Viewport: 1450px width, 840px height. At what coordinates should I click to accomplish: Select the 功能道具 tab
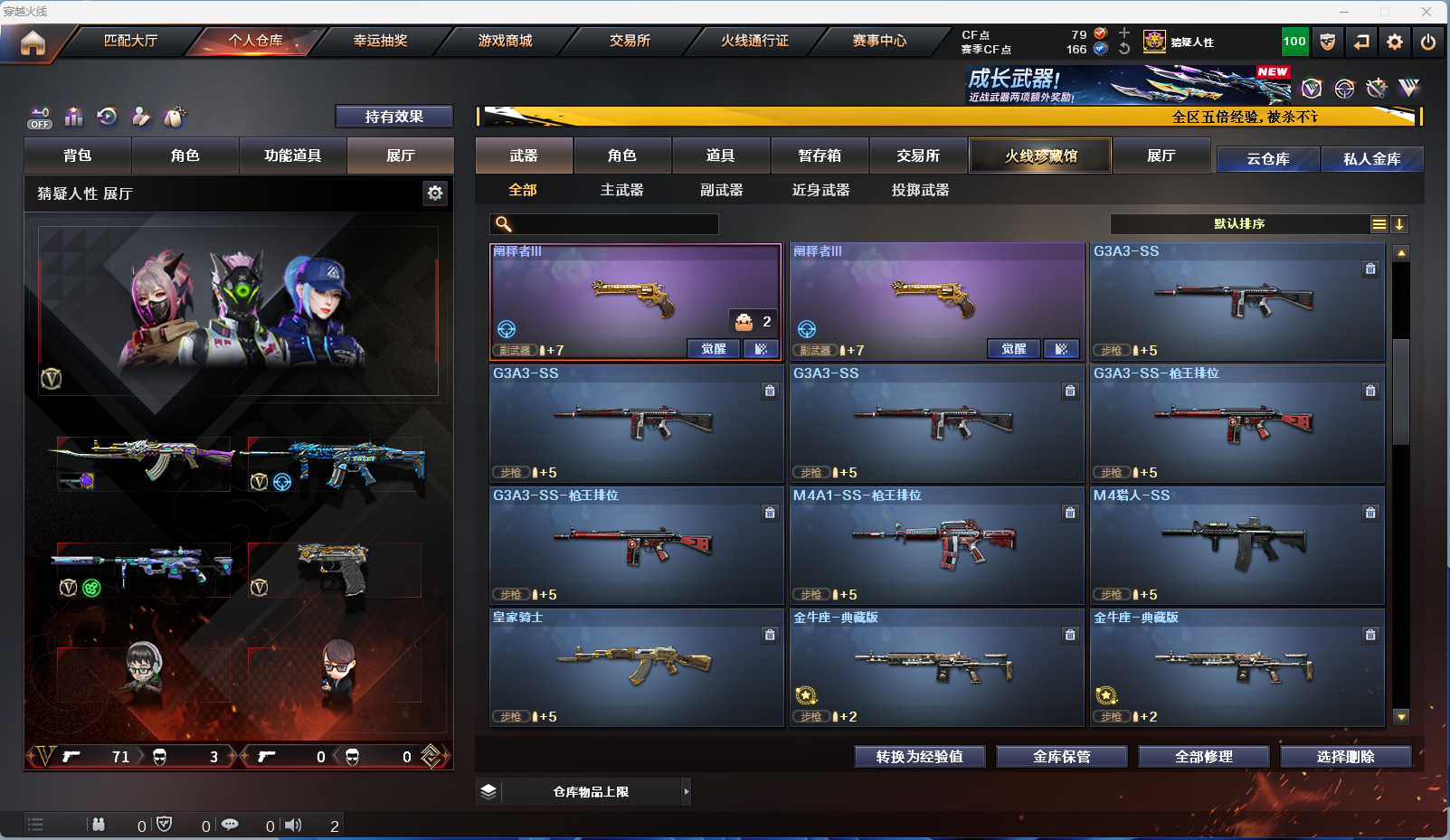pos(292,156)
